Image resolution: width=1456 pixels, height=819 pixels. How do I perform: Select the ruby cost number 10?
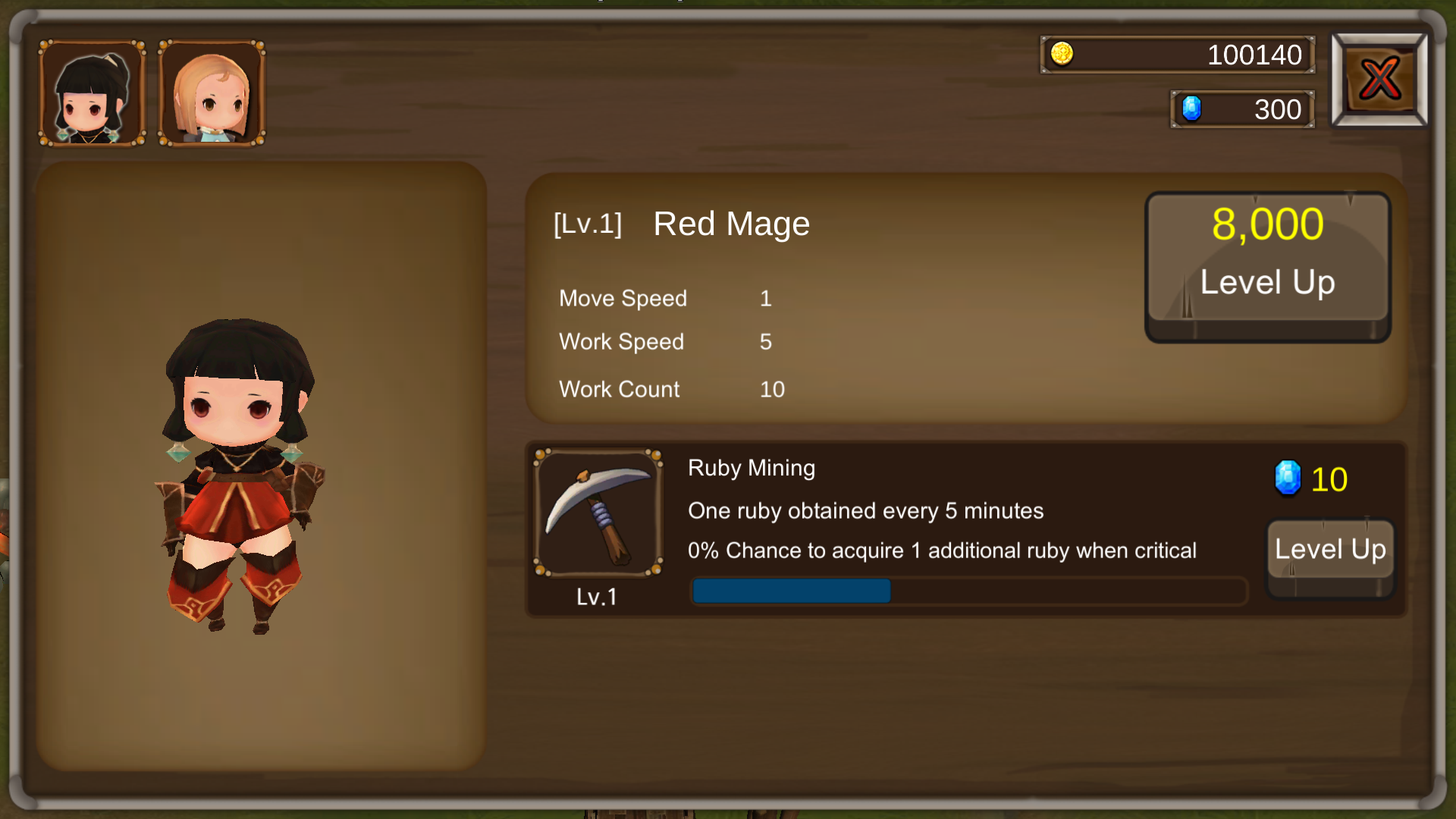click(1329, 479)
